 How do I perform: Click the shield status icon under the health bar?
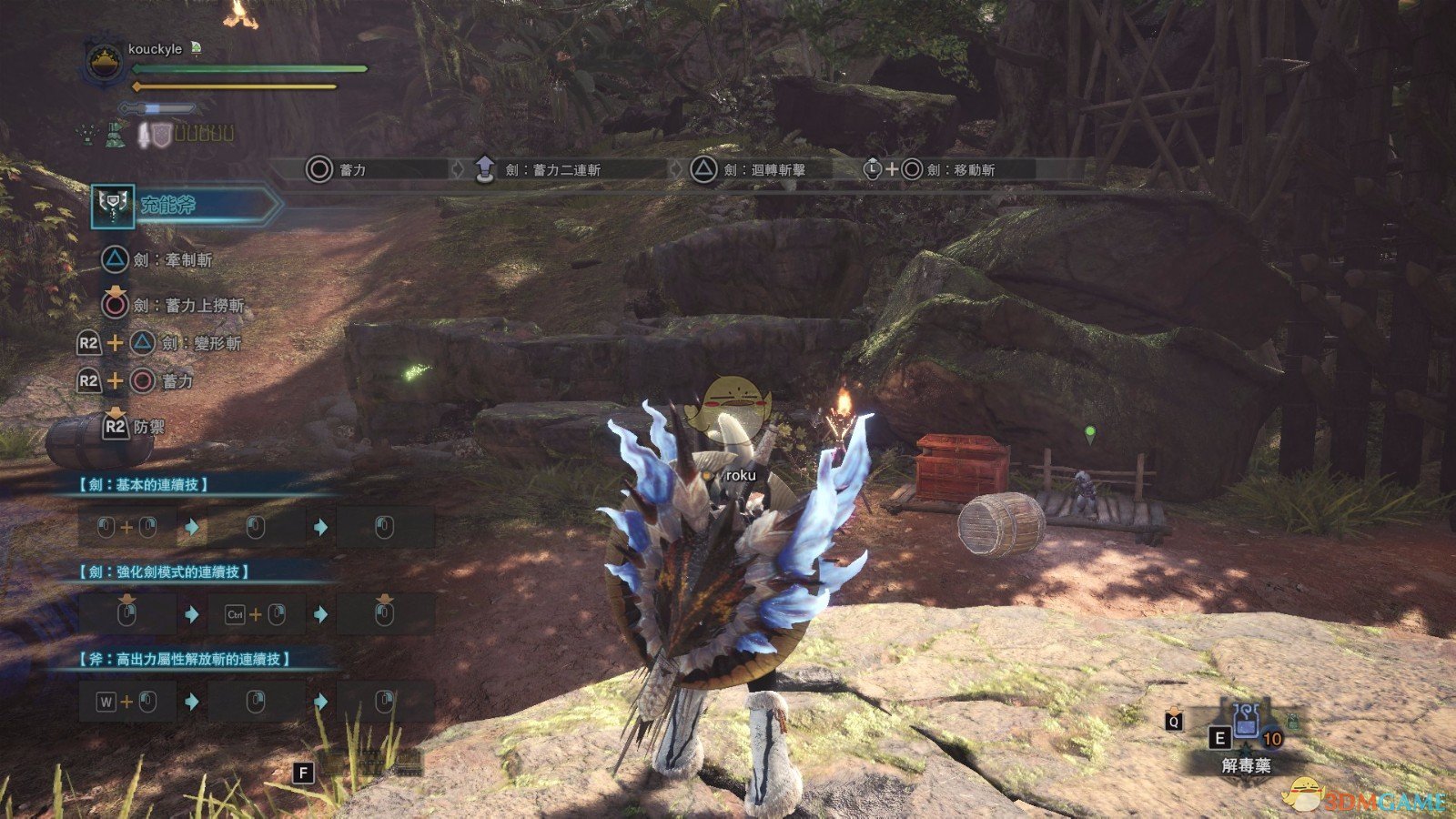point(162,133)
